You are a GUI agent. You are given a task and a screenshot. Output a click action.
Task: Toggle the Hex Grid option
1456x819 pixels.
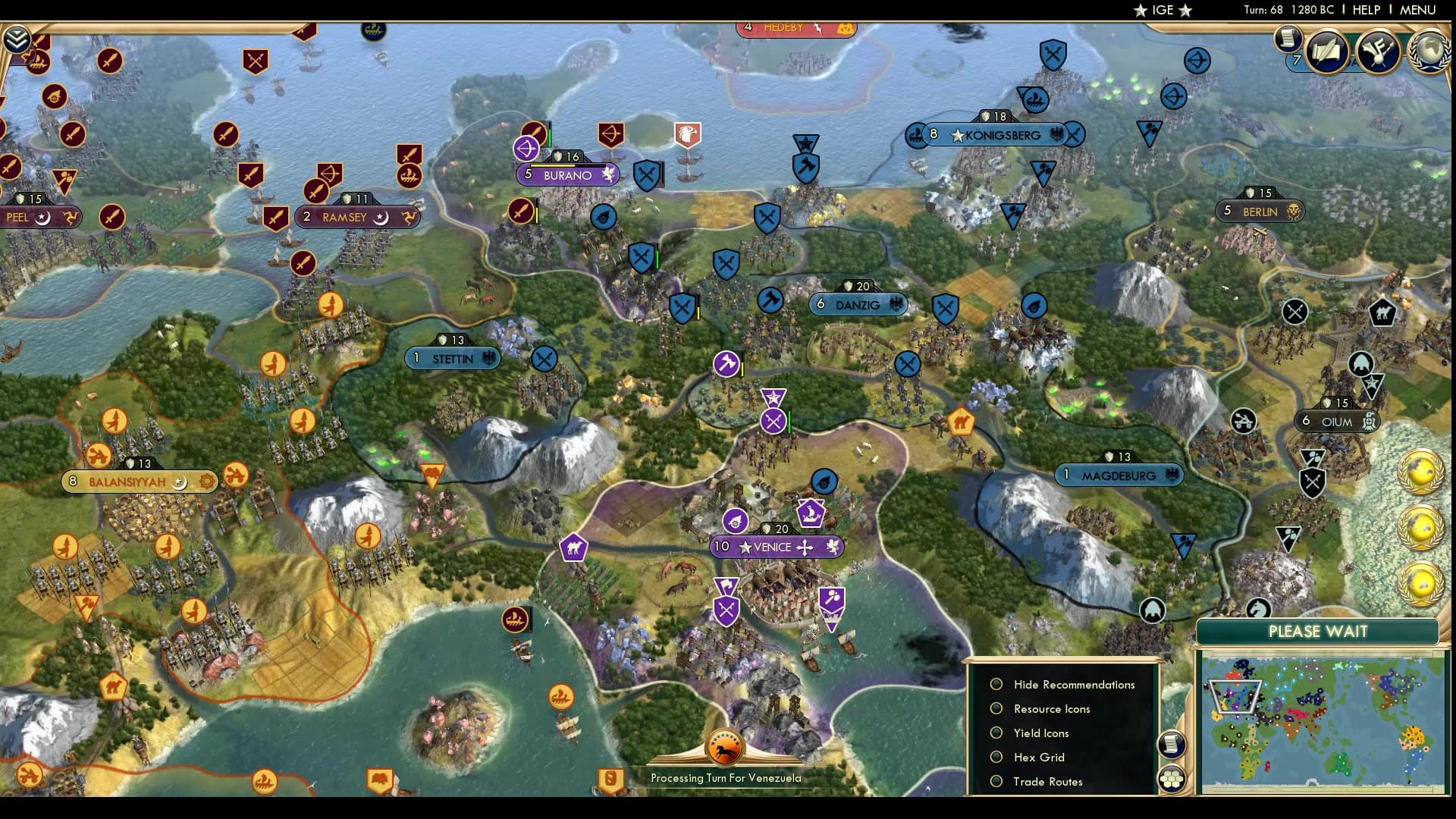coord(996,757)
